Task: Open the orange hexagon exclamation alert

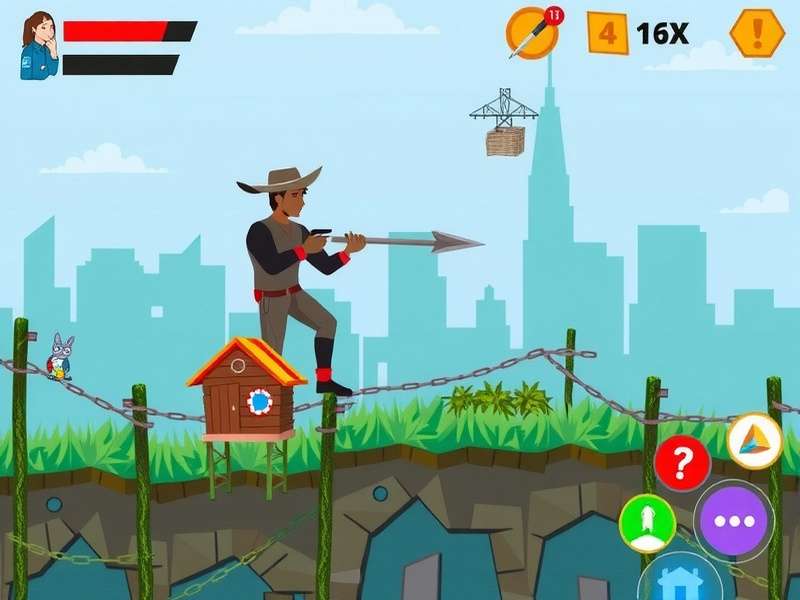Action: tap(756, 33)
